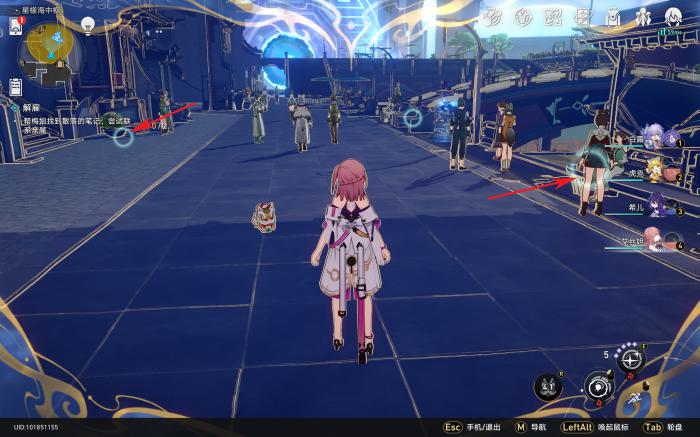Select the fourth party member portrait
The height and width of the screenshot is (437, 700).
655,240
